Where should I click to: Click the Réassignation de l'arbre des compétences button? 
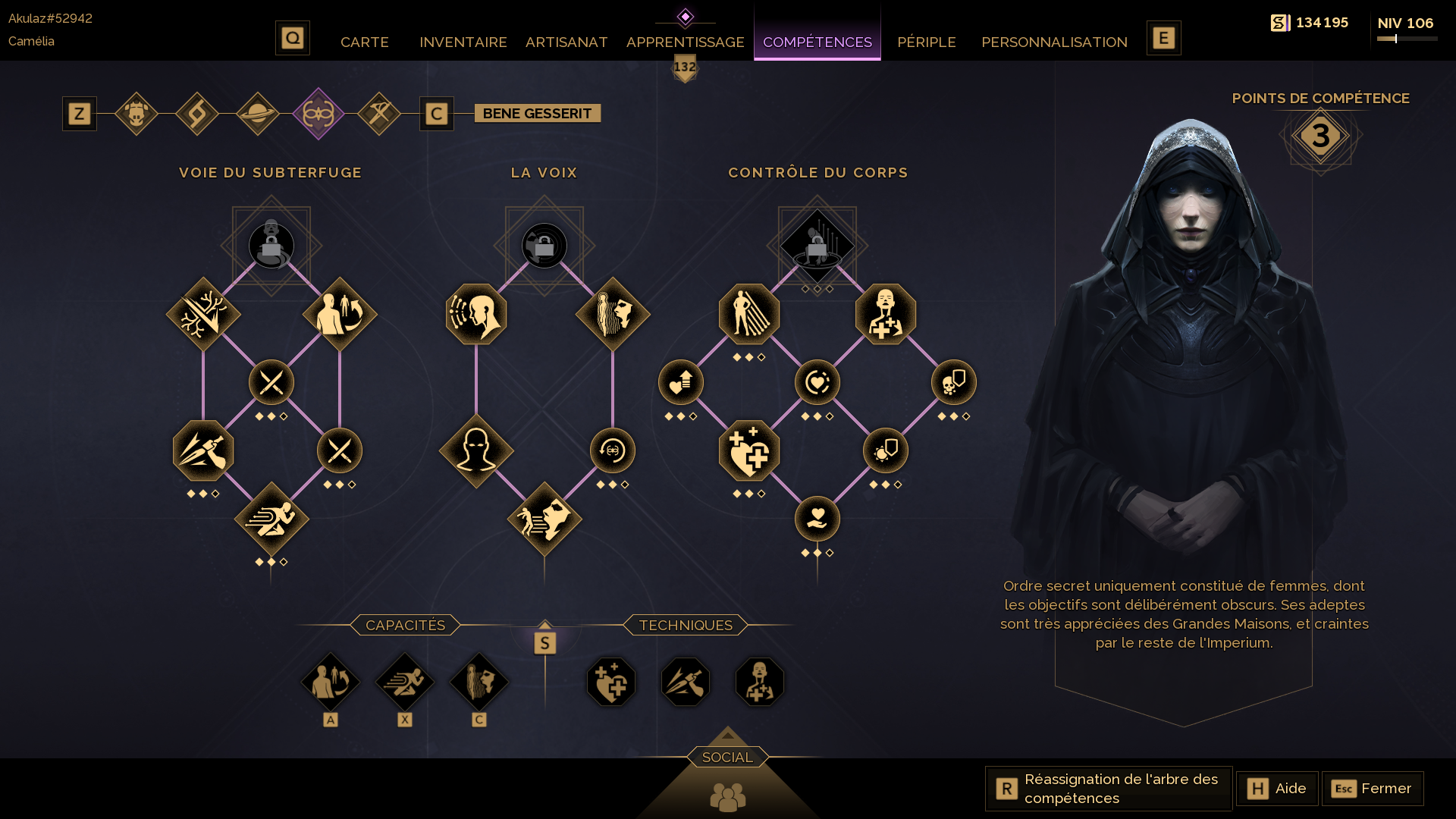click(1109, 789)
